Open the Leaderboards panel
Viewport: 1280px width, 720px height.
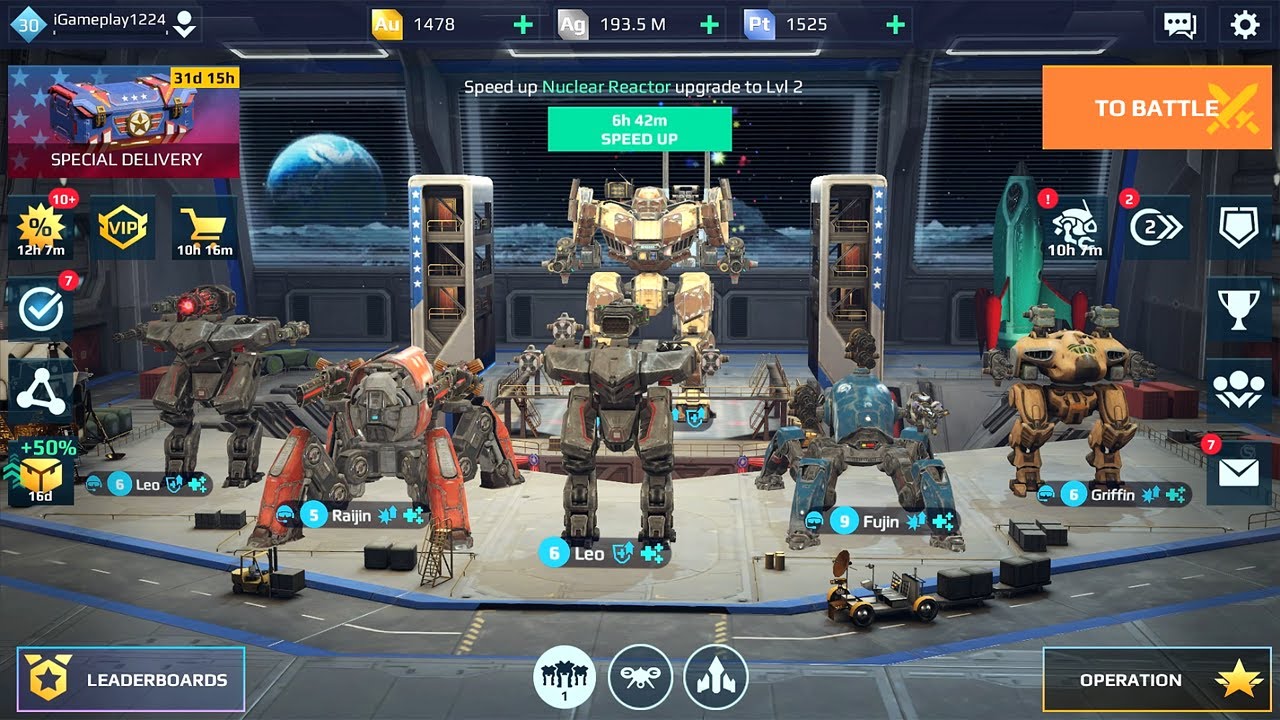(131, 680)
